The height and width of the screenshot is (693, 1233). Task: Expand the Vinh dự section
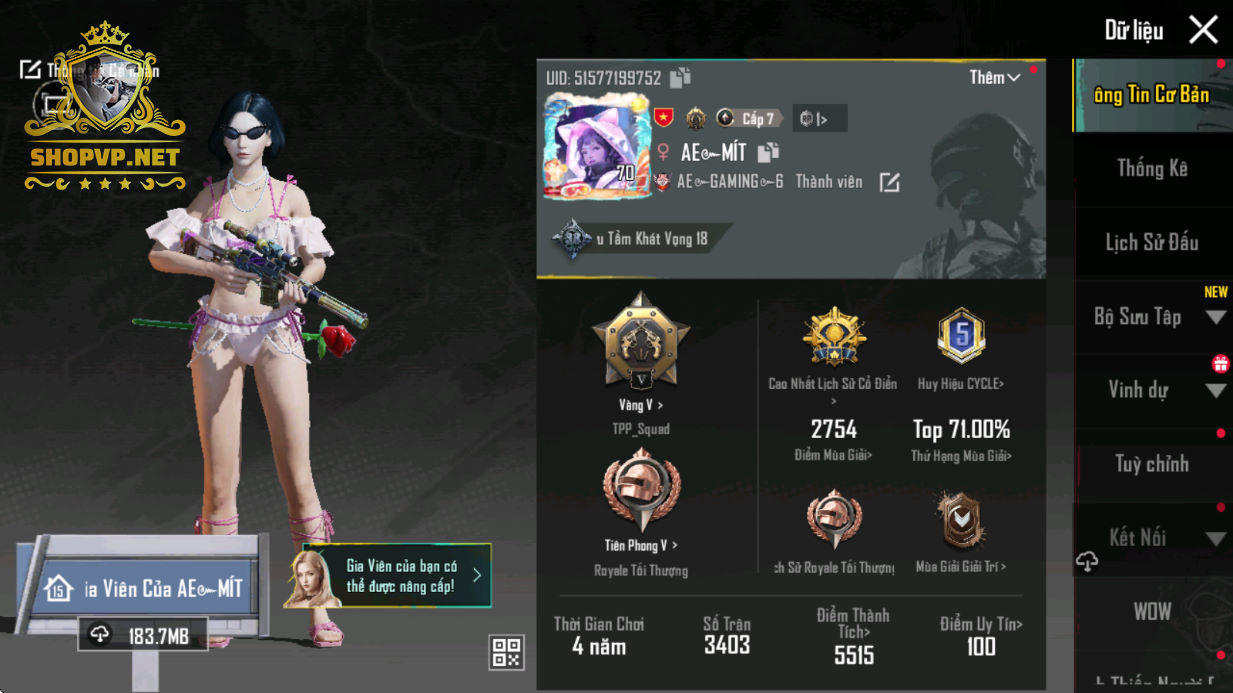tap(1216, 391)
